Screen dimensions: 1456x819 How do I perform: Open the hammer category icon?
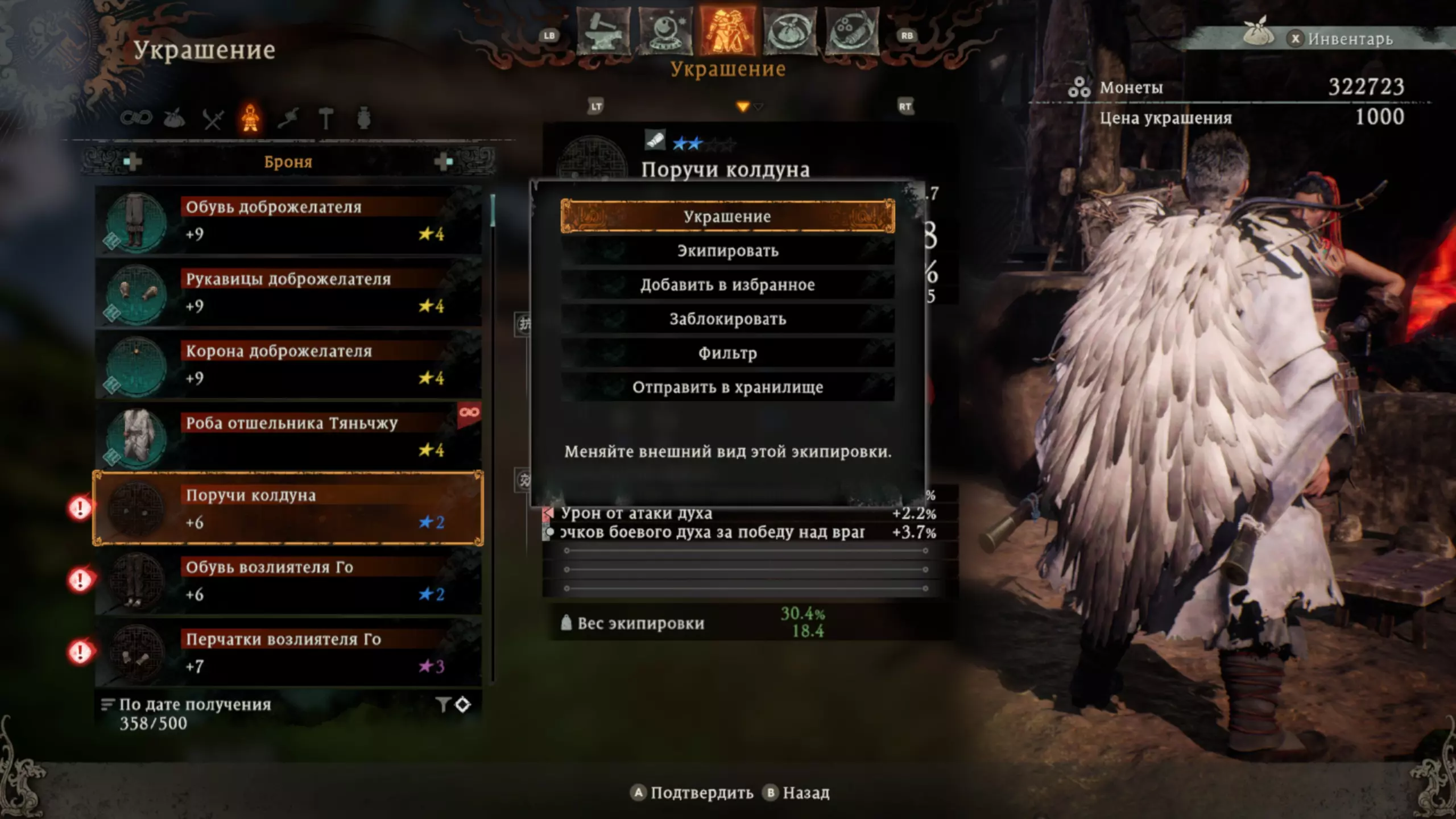[326, 119]
